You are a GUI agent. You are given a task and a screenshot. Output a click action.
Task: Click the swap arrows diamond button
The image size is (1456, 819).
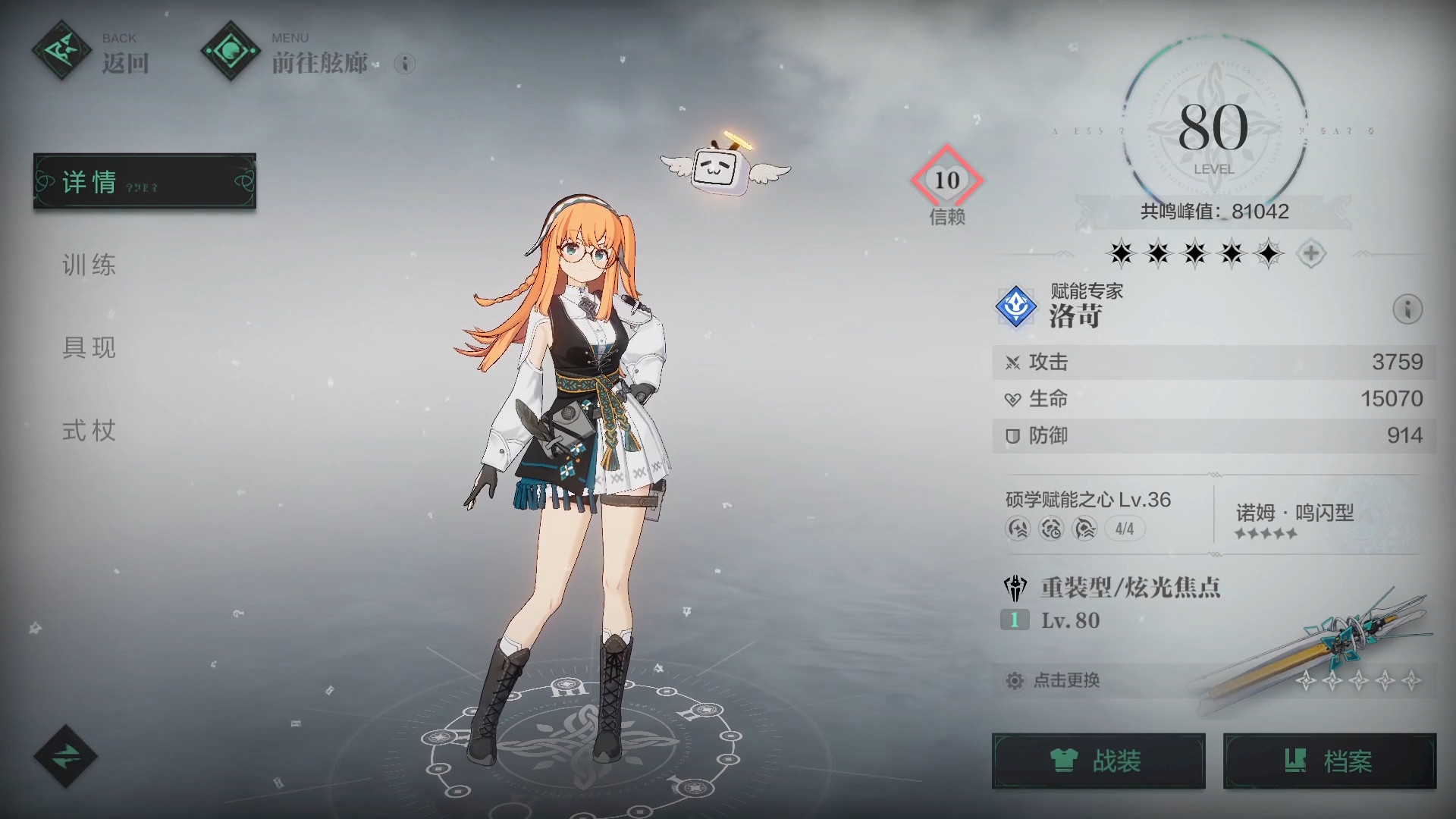tap(66, 756)
